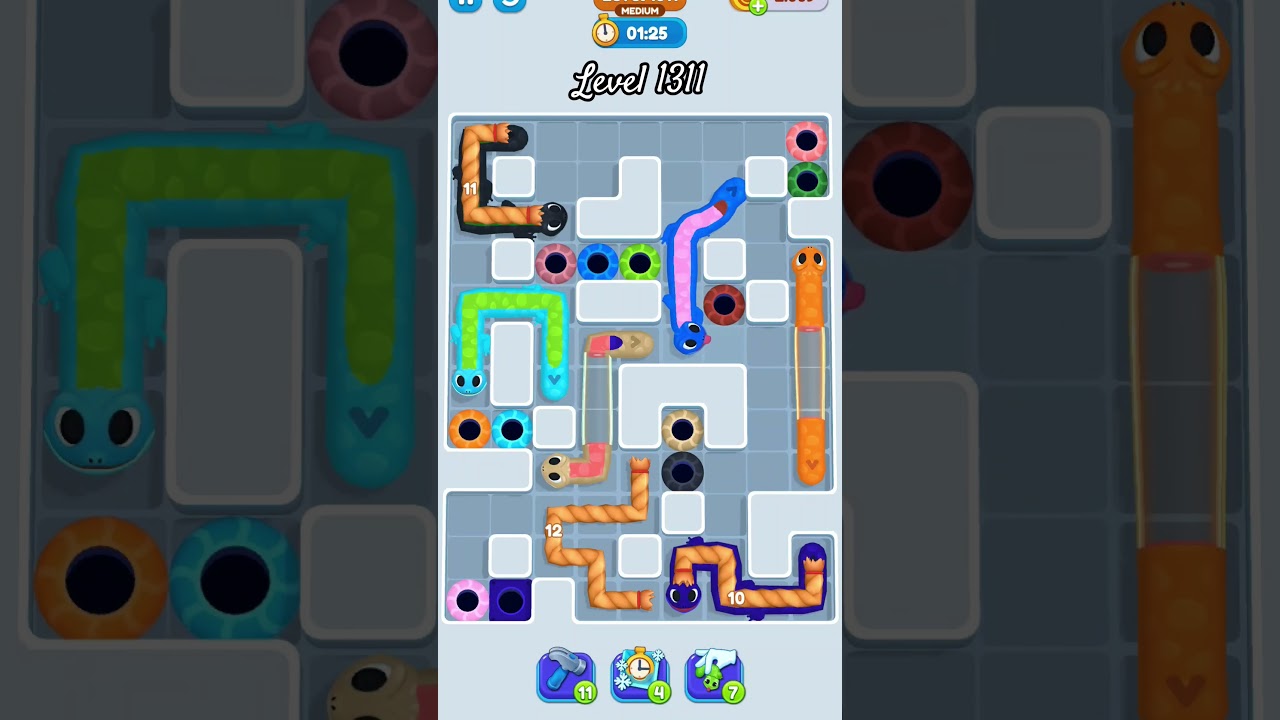The width and height of the screenshot is (1280, 720).
Task: Select the orange snake numbered 11
Action: pyautogui.click(x=472, y=188)
